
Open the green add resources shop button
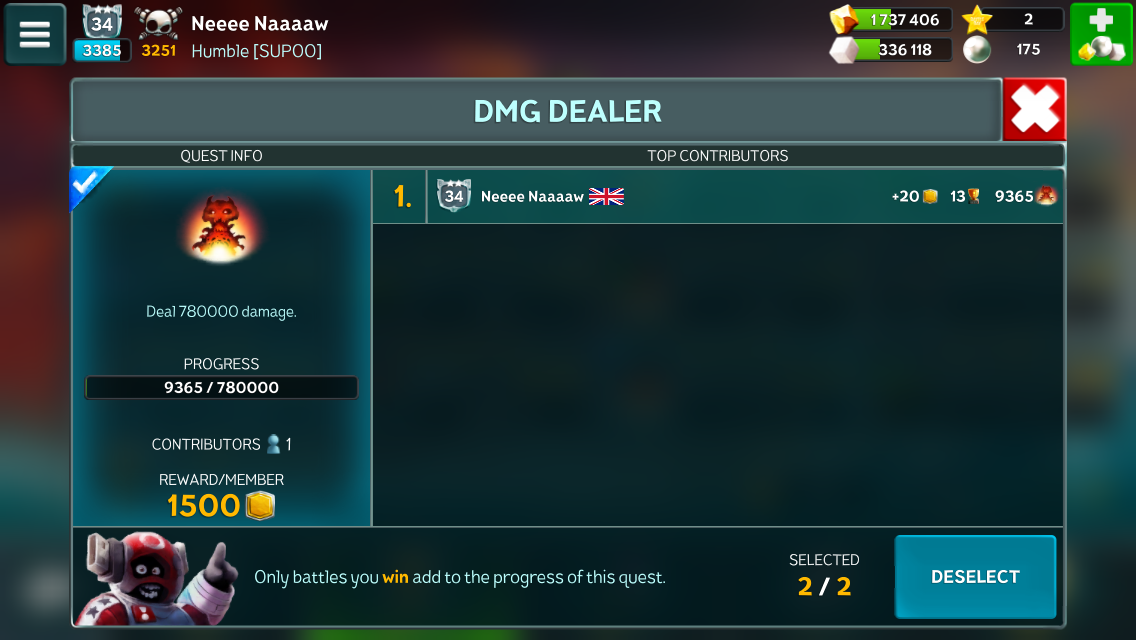pos(1101,34)
